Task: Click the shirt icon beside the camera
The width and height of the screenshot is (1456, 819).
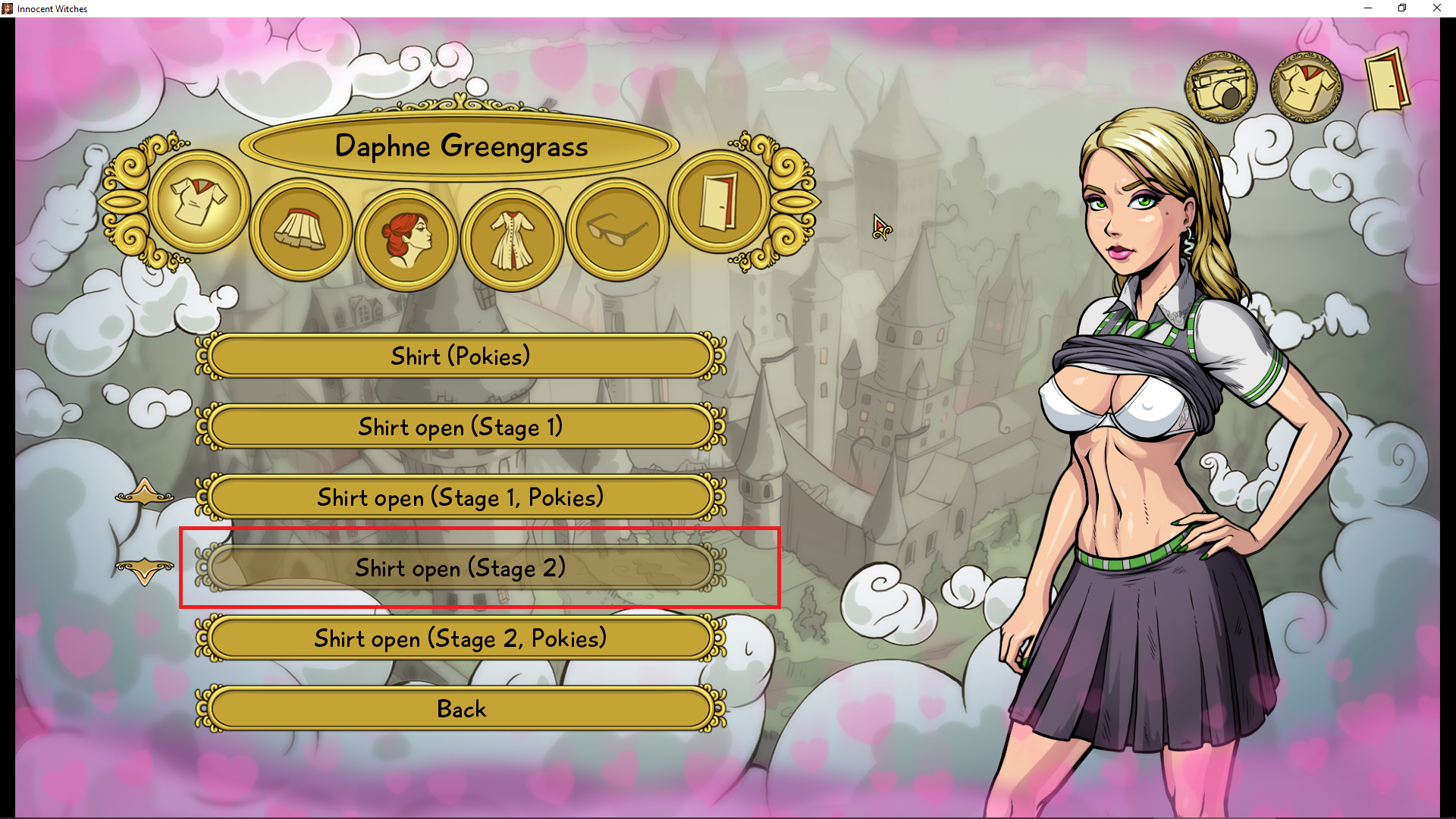Action: coord(1306,87)
